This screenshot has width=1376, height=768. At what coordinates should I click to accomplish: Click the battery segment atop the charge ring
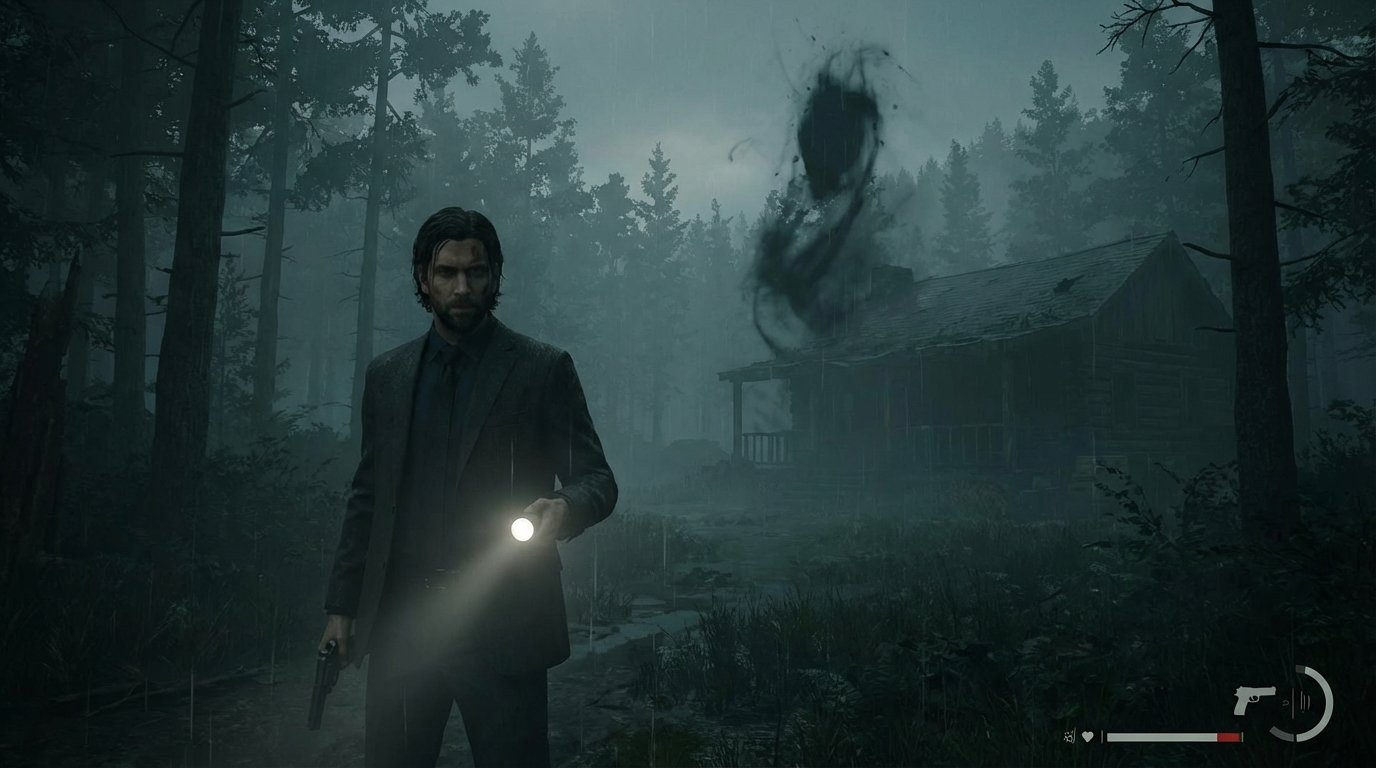click(1301, 668)
